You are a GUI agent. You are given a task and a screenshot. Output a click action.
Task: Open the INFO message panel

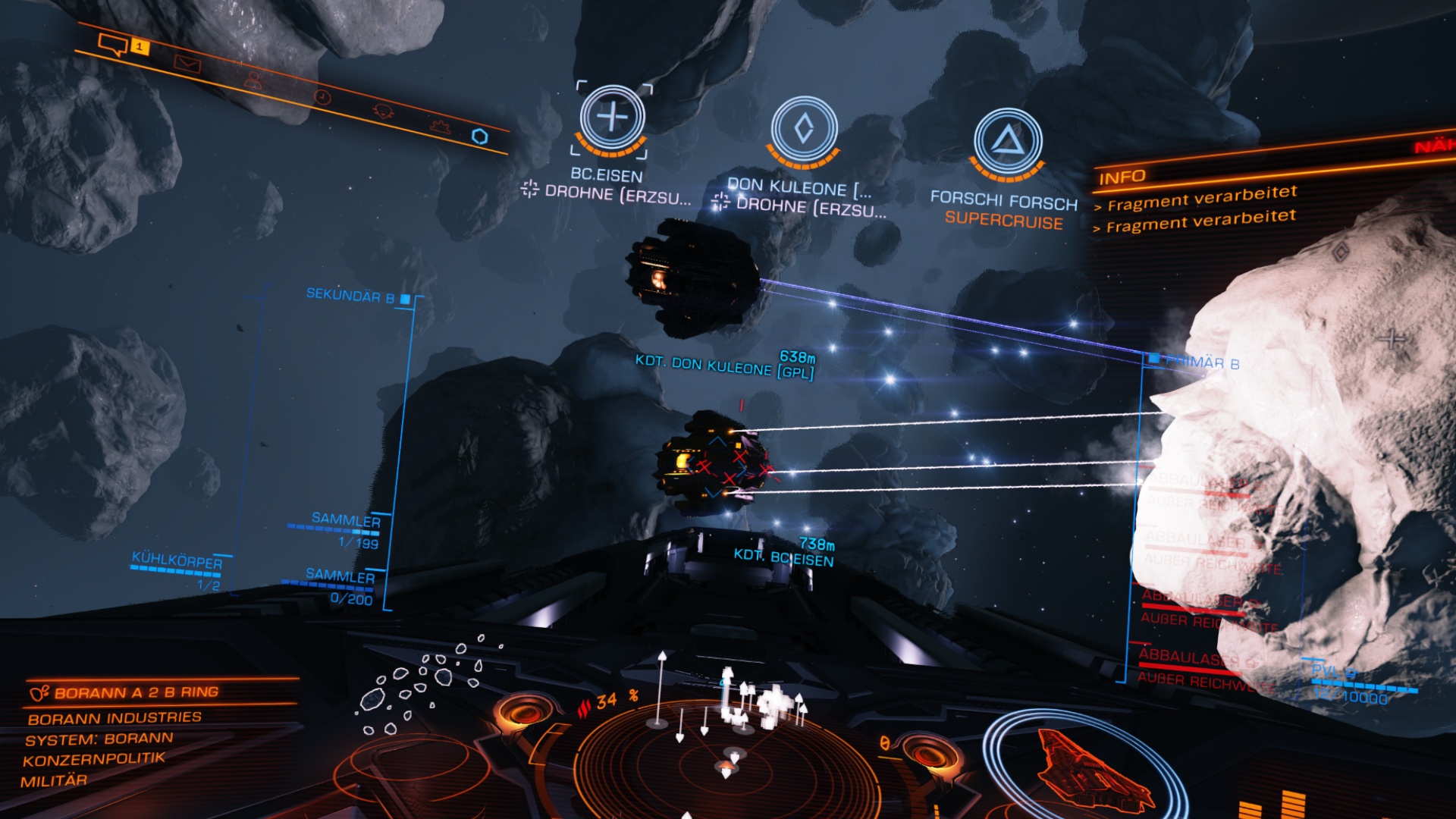click(1122, 177)
